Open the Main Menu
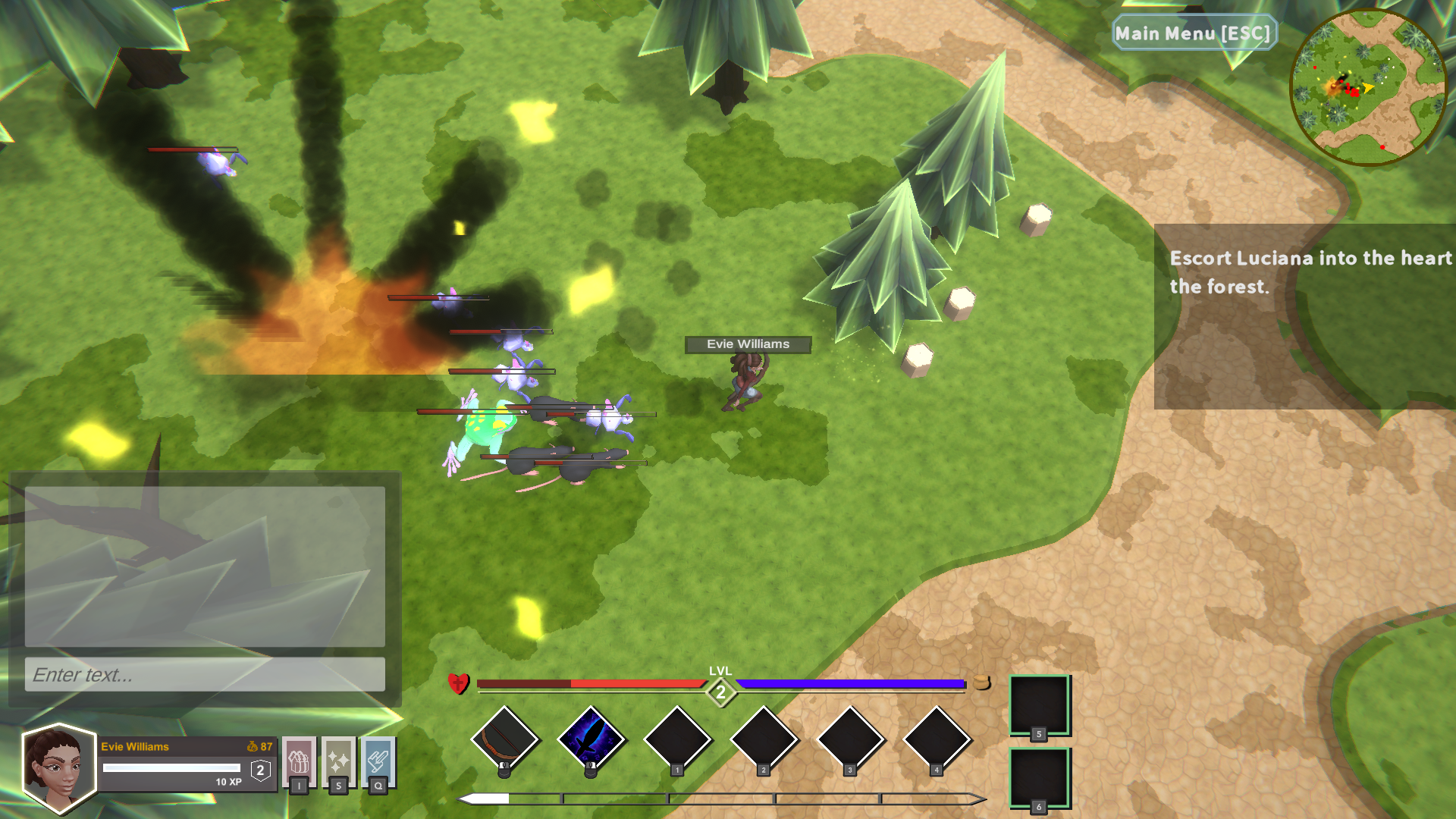The height and width of the screenshot is (819, 1456). coord(1194,33)
